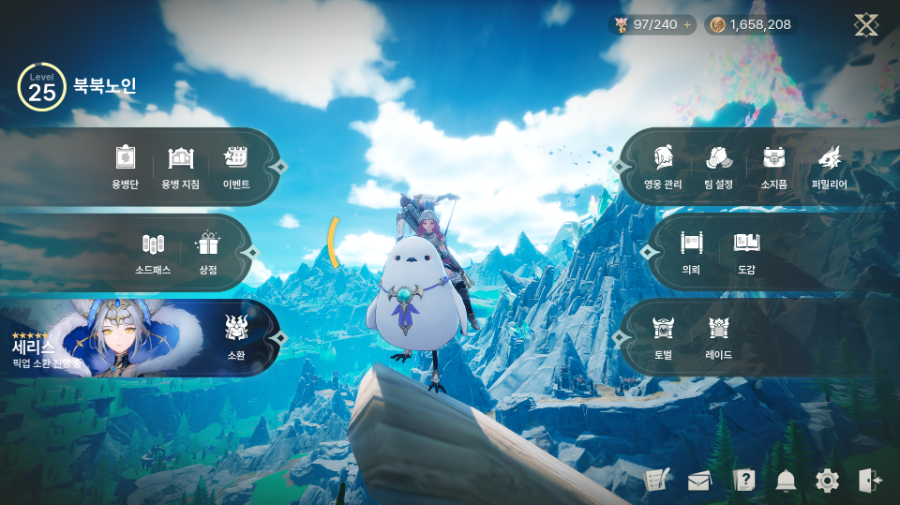Enter the 레이드 raid mode
This screenshot has width=900, height=505.
tap(719, 335)
